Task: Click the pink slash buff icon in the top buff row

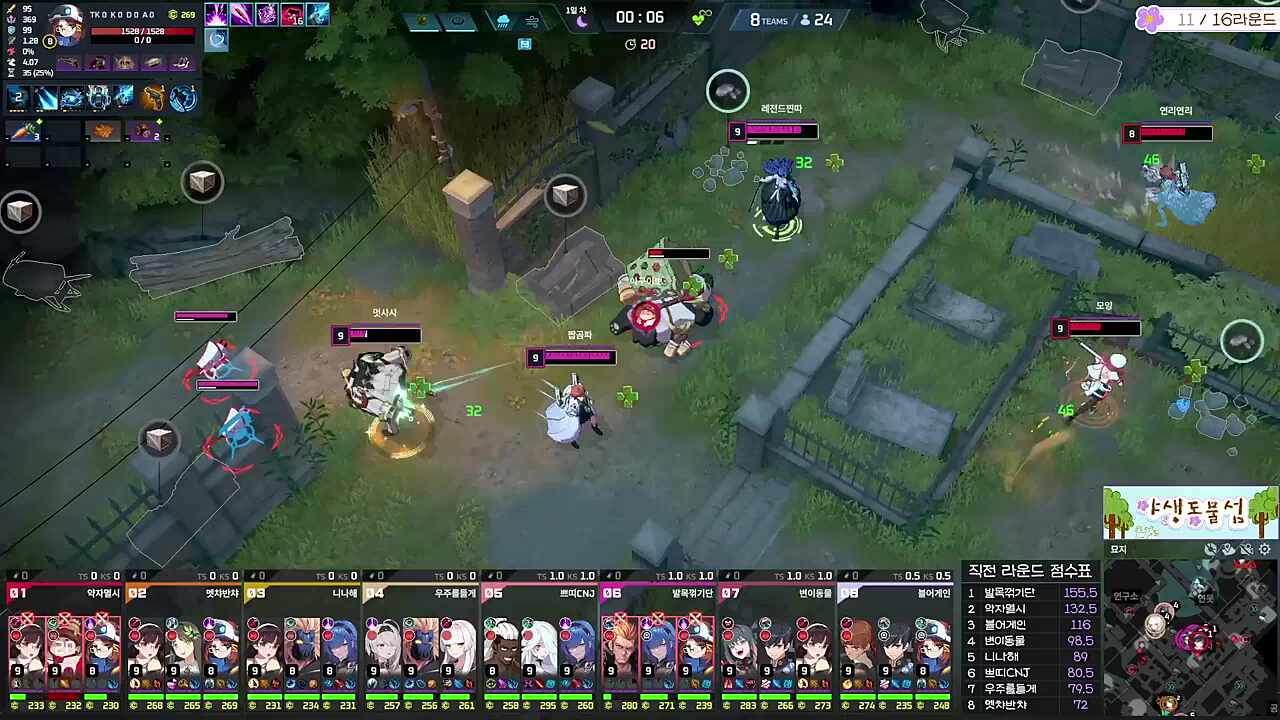Action: pyautogui.click(x=242, y=14)
